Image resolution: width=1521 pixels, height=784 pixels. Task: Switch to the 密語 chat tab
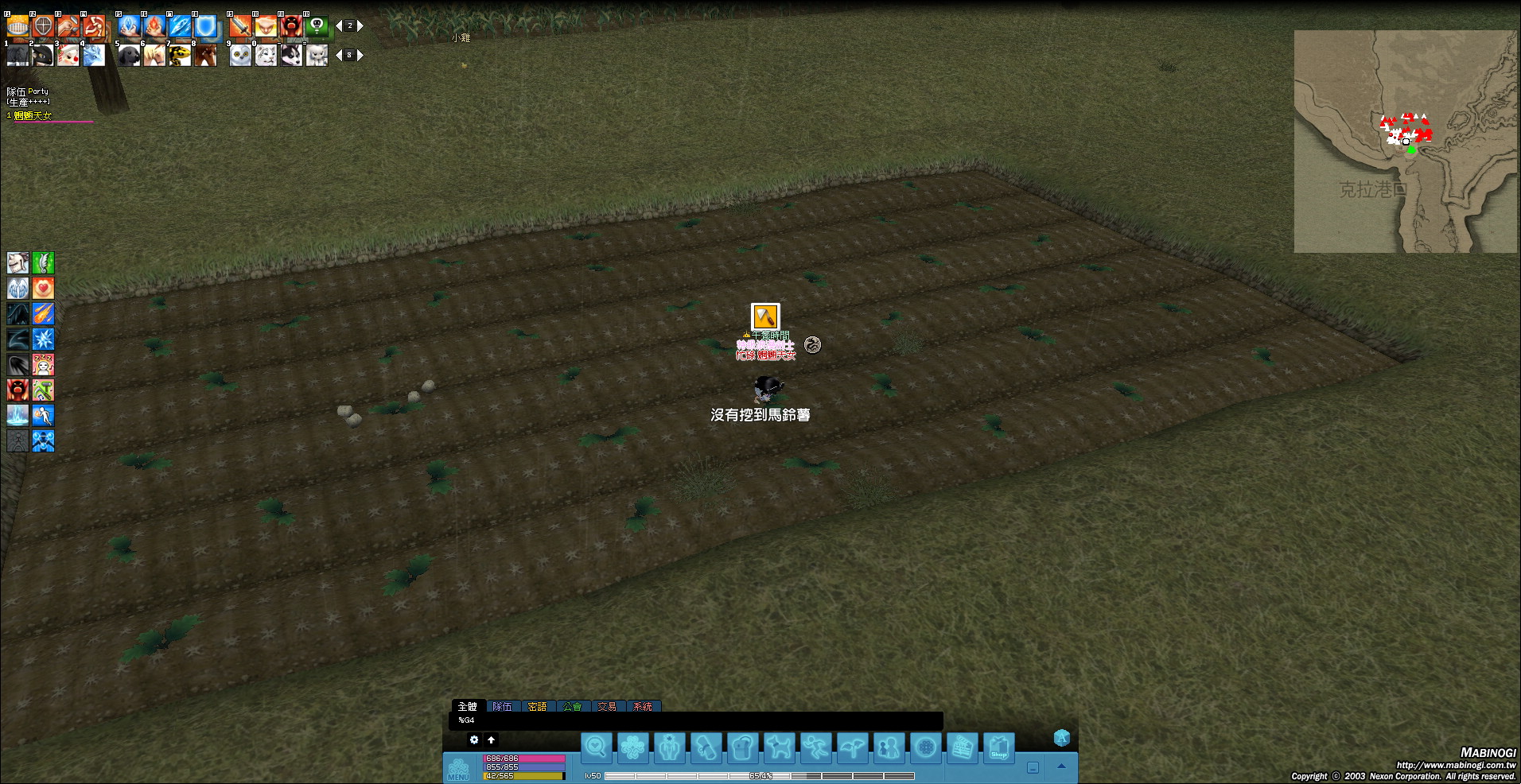tap(538, 706)
